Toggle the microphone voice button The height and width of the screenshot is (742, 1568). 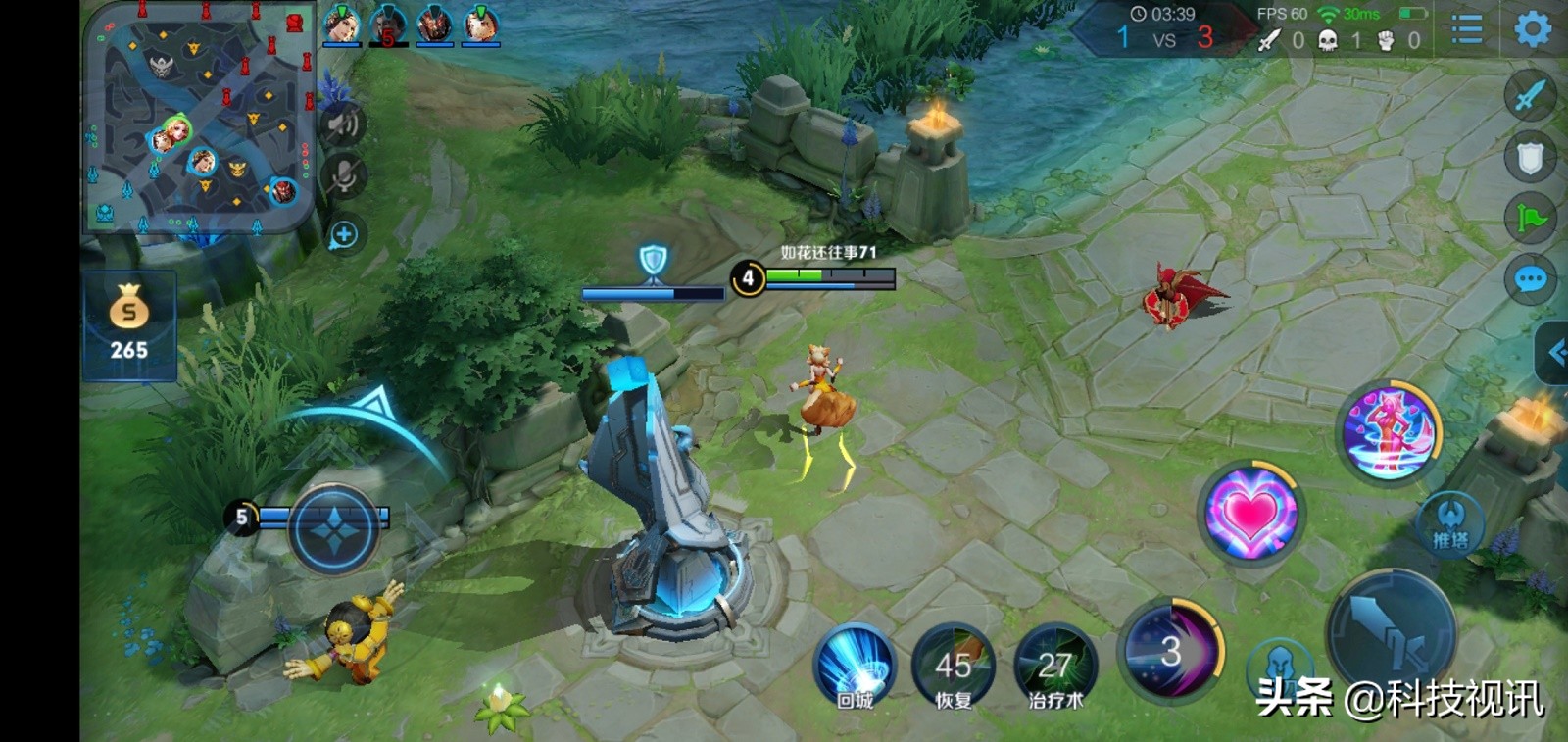click(344, 177)
